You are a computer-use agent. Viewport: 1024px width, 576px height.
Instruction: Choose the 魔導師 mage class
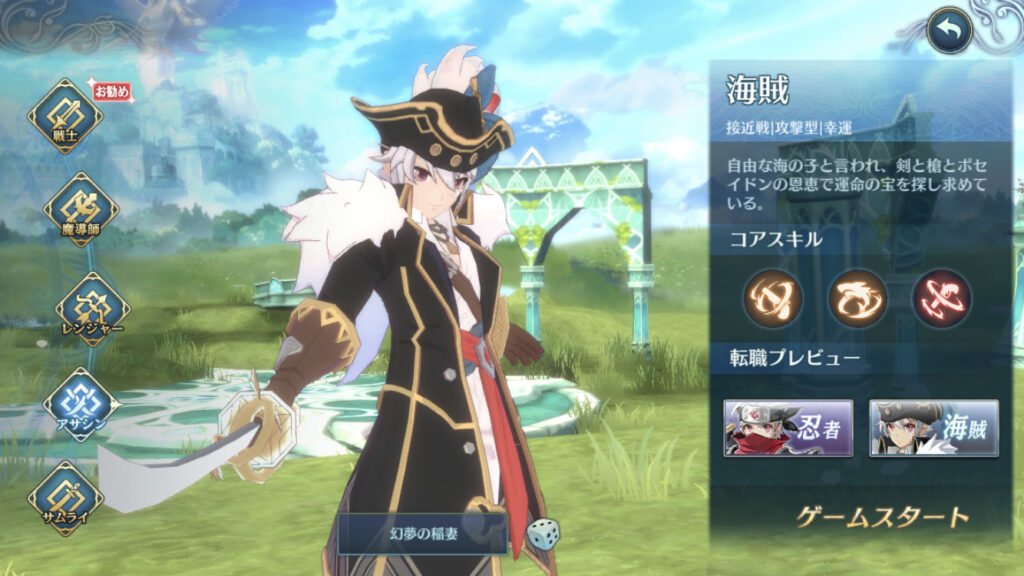(80, 210)
